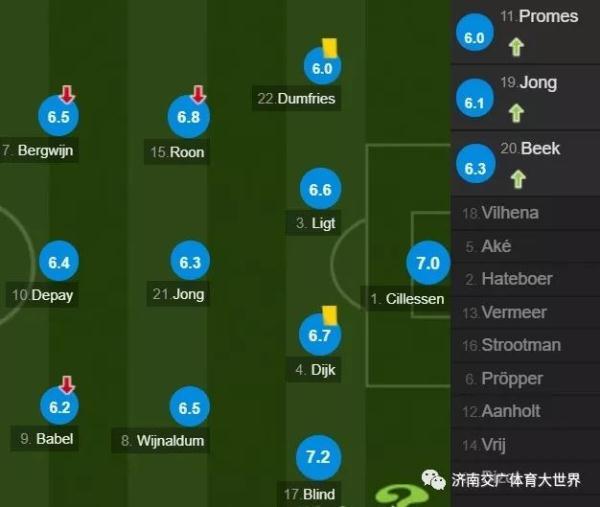This screenshot has height=507, width=600.
Task: Open Vermeer's row in the substitutes
Action: pyautogui.click(x=514, y=312)
